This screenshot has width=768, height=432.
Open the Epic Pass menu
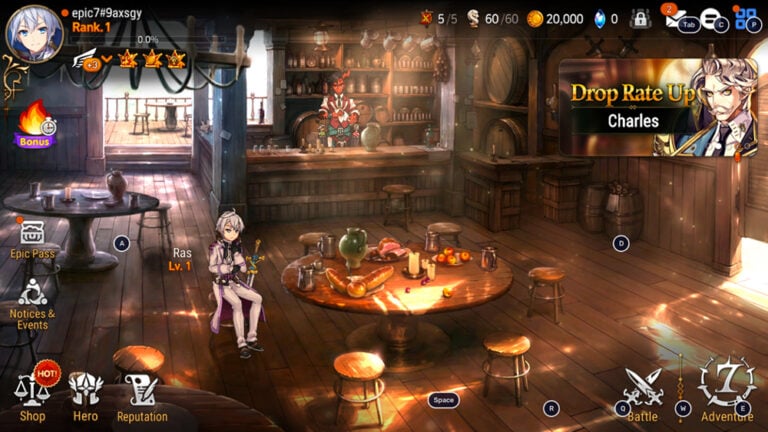click(x=32, y=238)
